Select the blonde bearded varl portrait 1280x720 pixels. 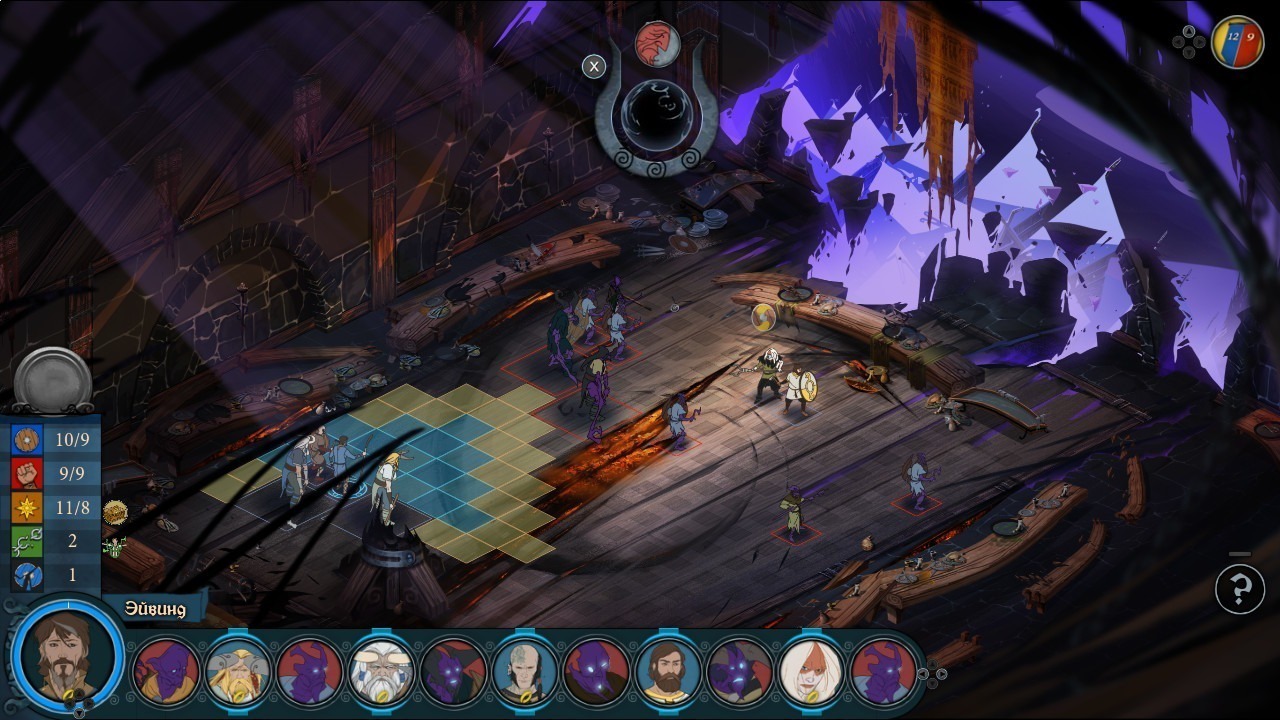coord(238,670)
